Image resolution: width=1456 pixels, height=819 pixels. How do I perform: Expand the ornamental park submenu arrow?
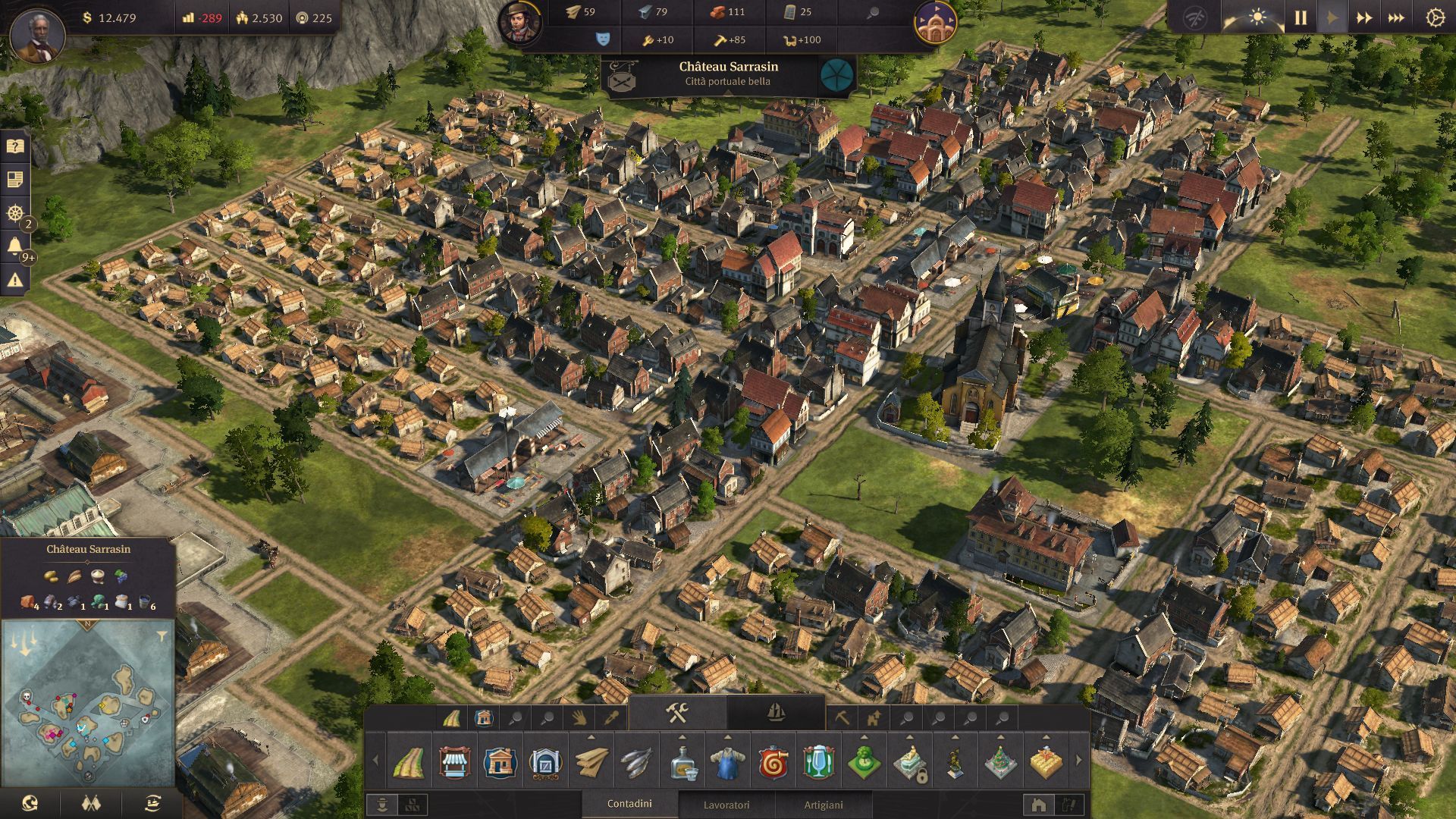[x=864, y=736]
